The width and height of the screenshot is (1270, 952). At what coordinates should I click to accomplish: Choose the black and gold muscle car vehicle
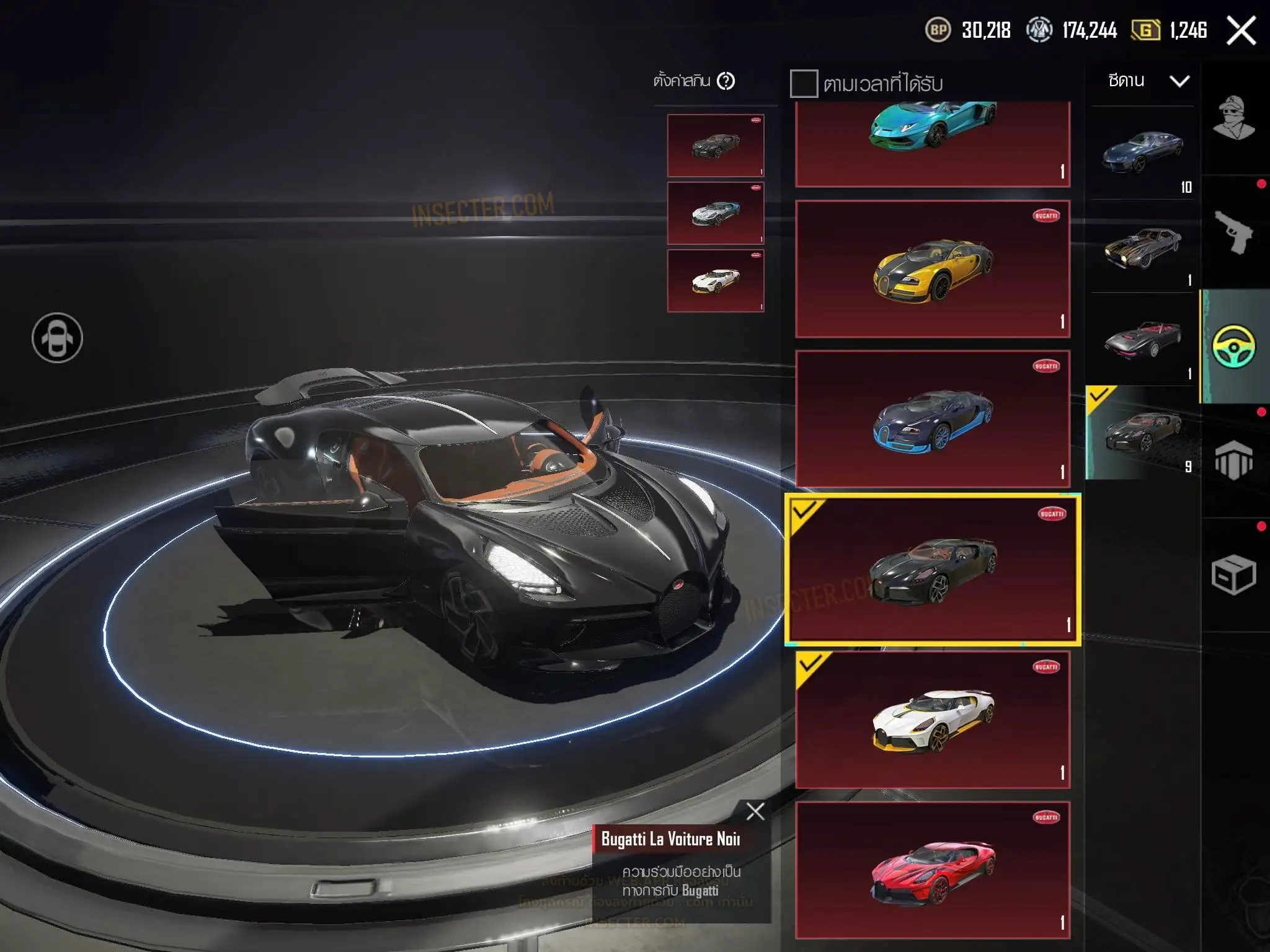click(1142, 247)
